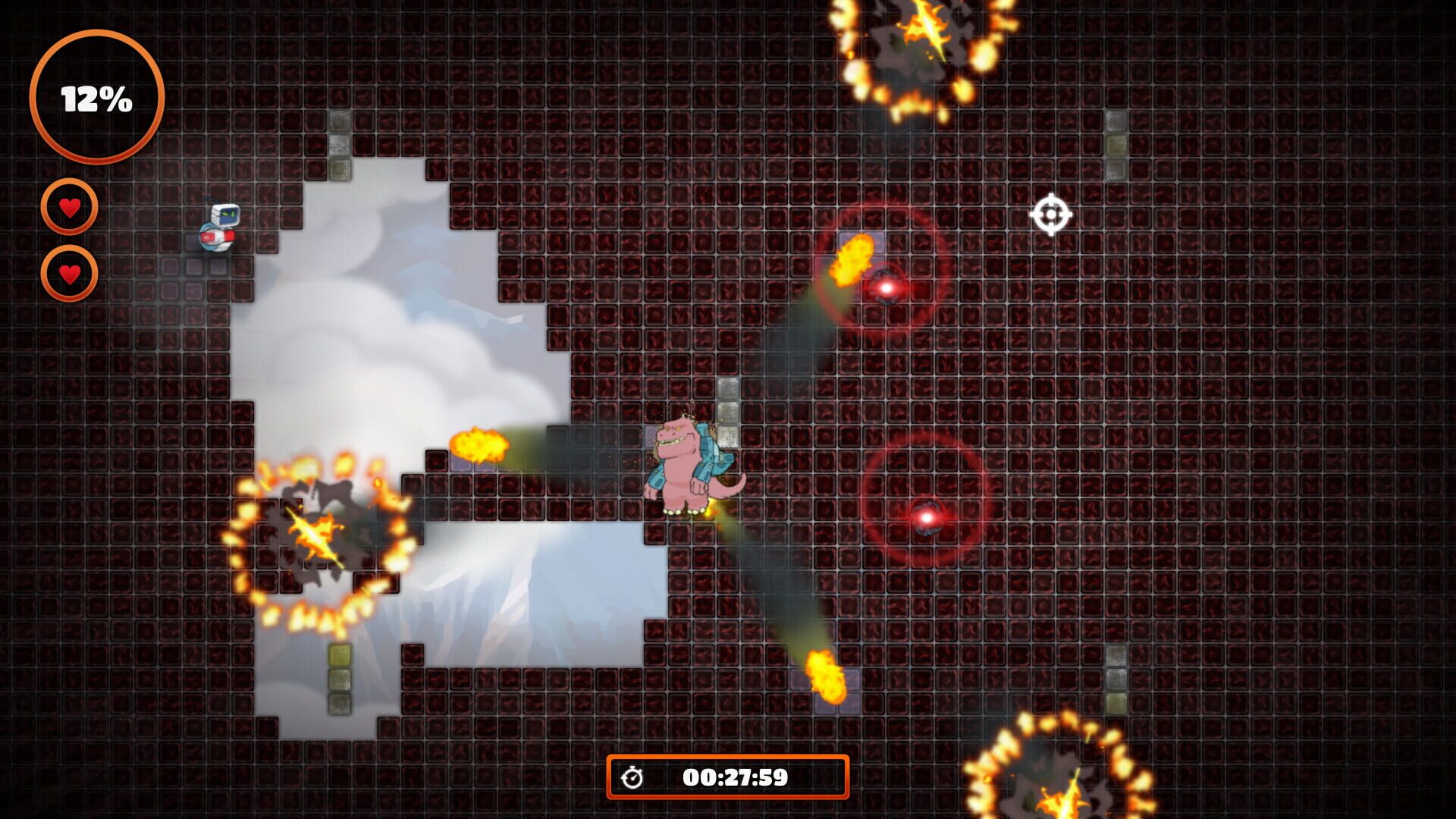
Task: Collapse the hearts sidebar column
Action: pyautogui.click(x=70, y=240)
